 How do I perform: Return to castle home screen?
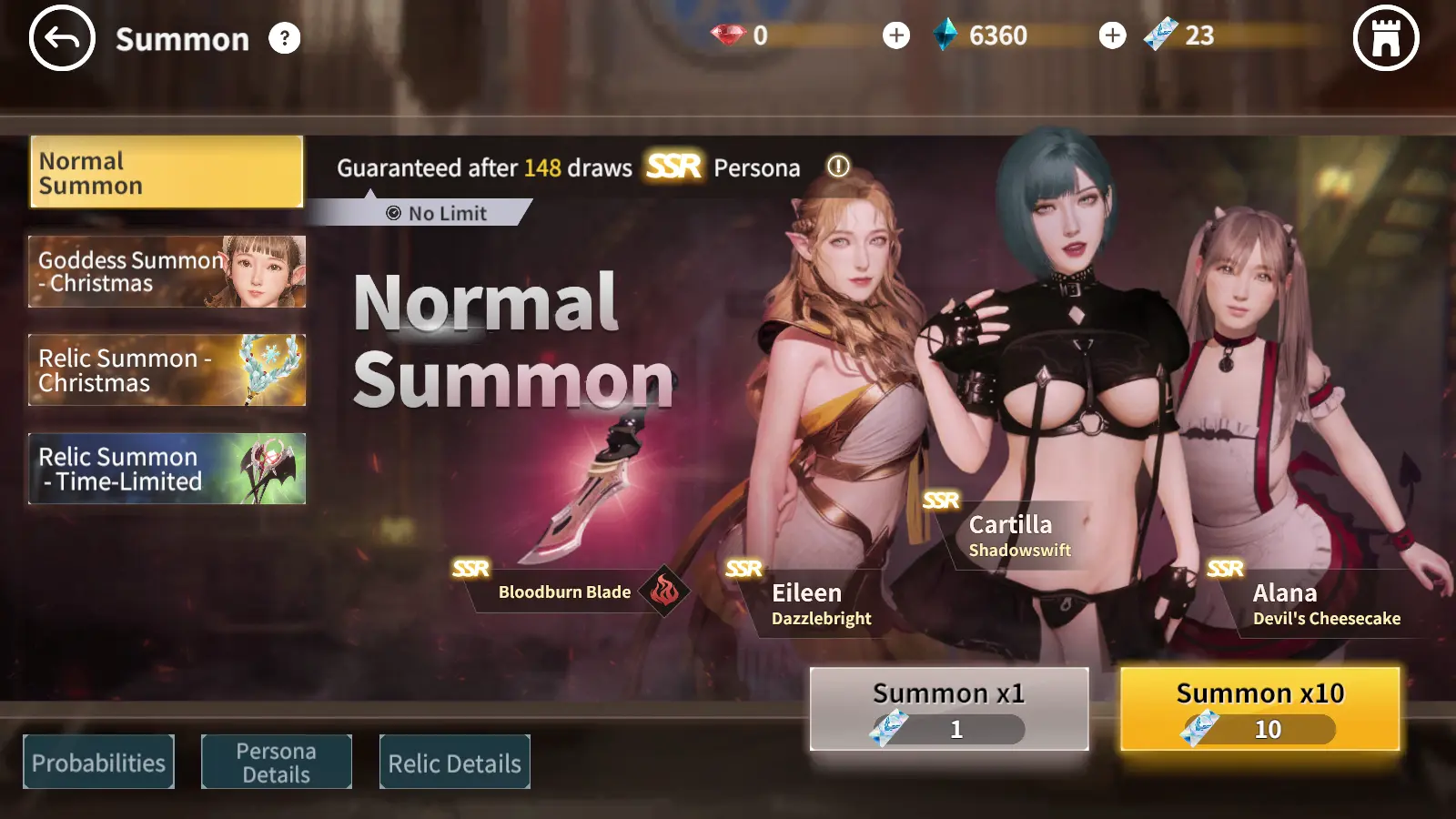(x=1385, y=38)
